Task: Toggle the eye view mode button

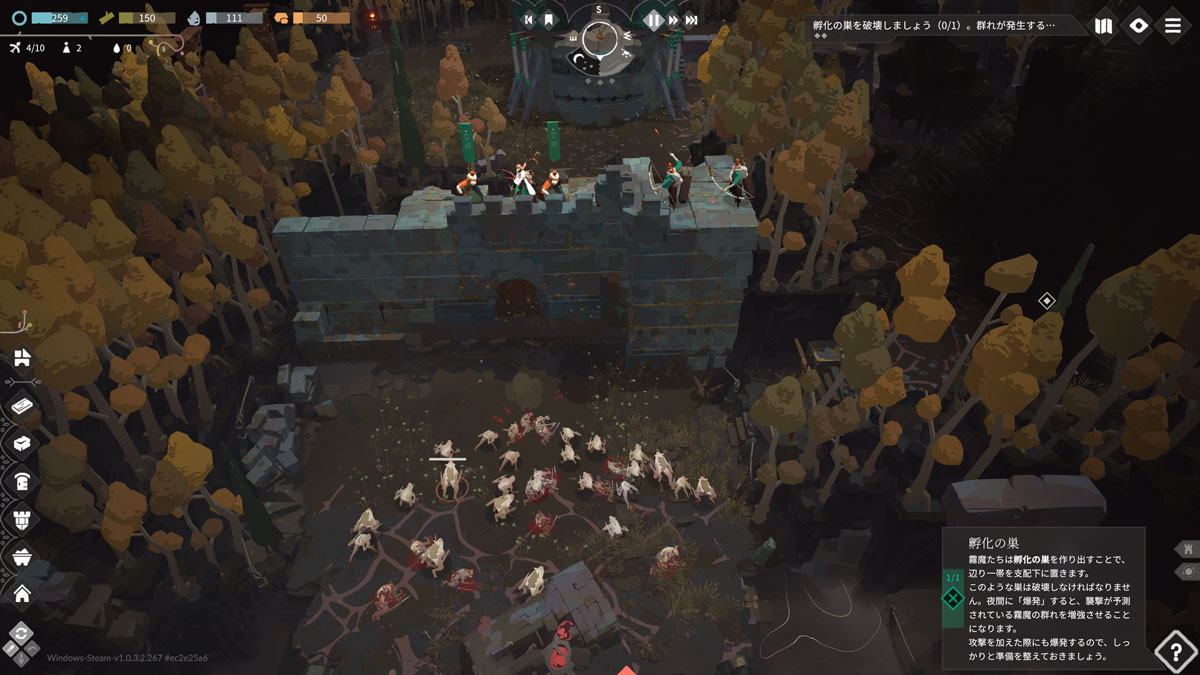Action: point(1138,26)
